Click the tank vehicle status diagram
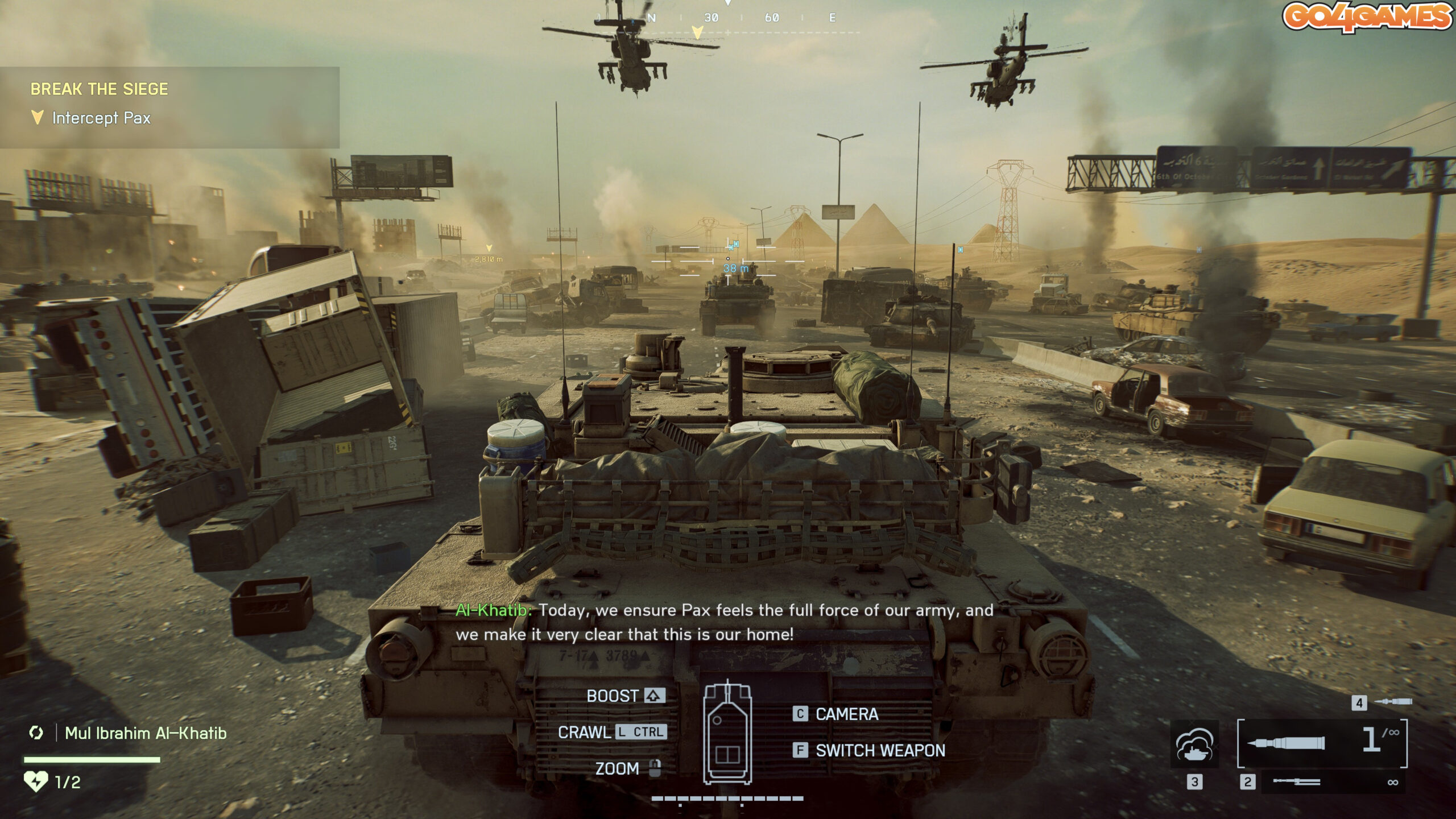The height and width of the screenshot is (819, 1456). tap(727, 733)
